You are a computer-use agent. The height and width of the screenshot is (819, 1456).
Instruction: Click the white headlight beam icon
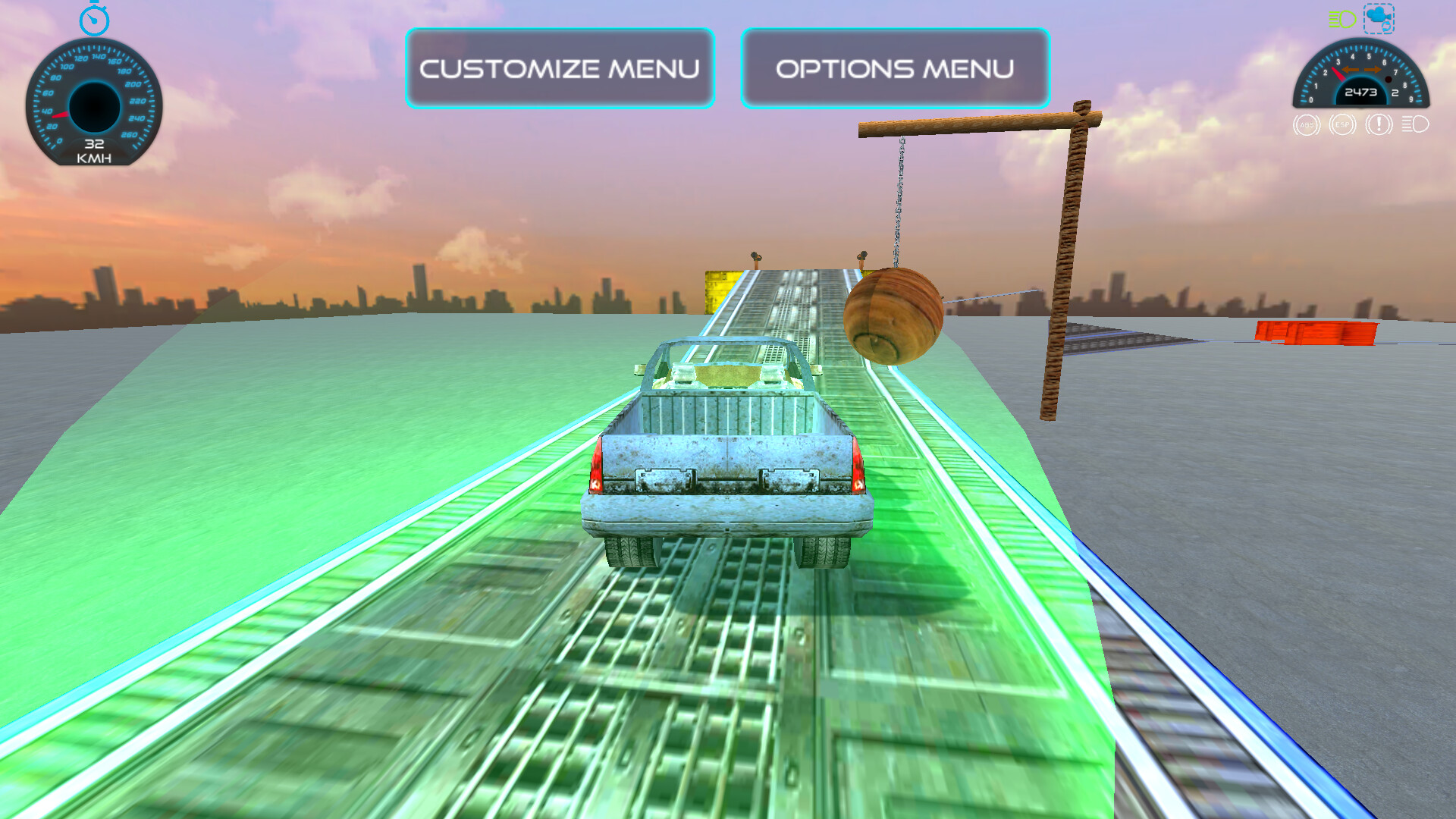tap(1414, 125)
